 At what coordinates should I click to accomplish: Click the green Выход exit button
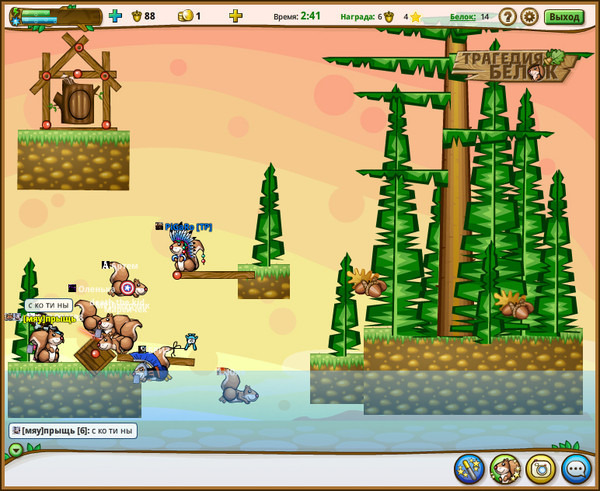click(x=564, y=16)
